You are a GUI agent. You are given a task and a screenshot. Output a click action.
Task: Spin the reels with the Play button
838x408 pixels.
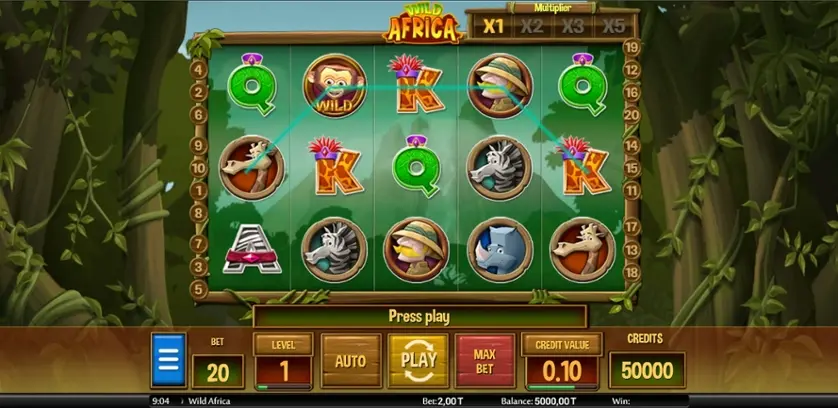(418, 360)
